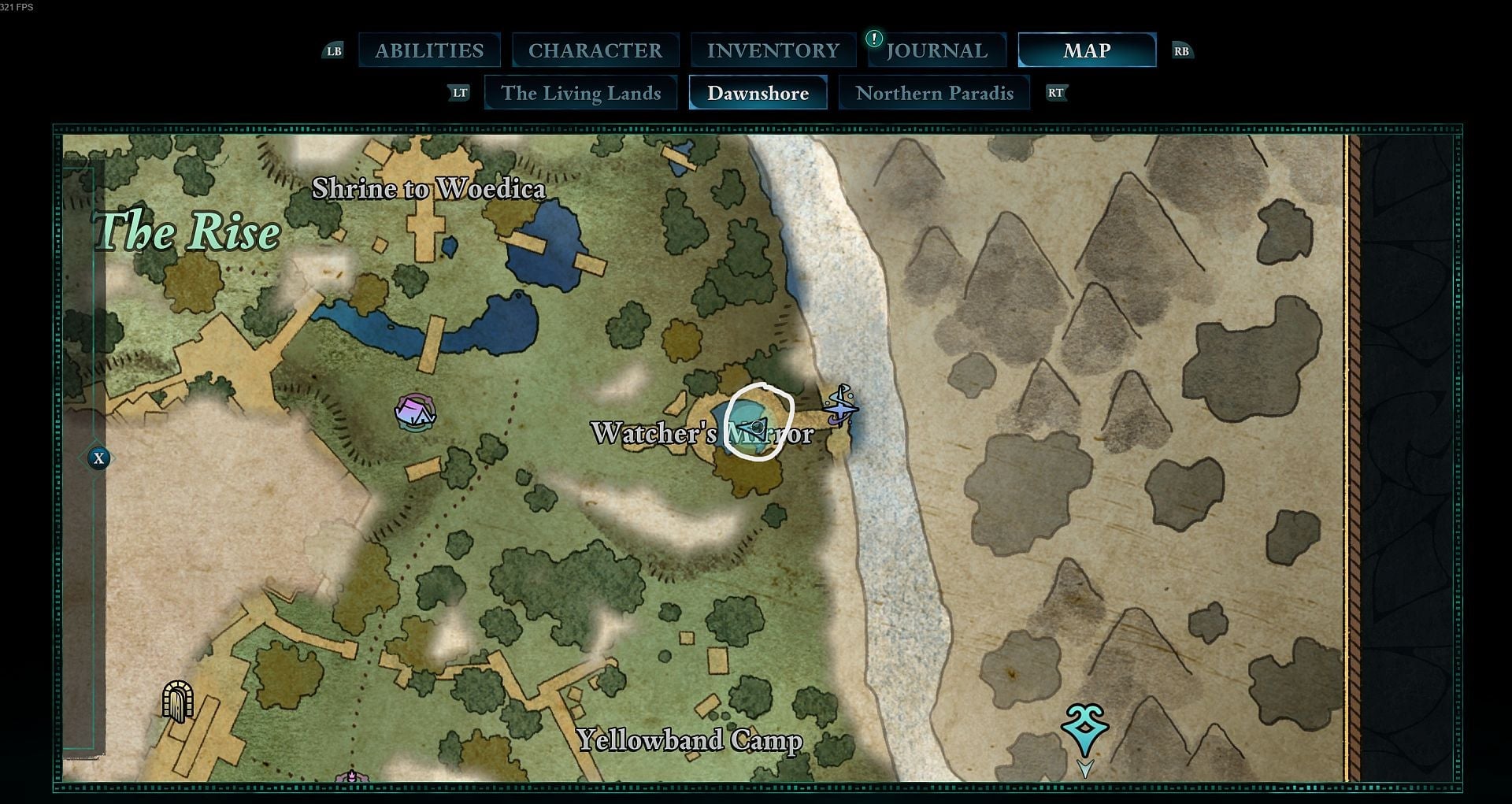Click the Yellowband Camp map label
The width and height of the screenshot is (1512, 804).
click(690, 740)
